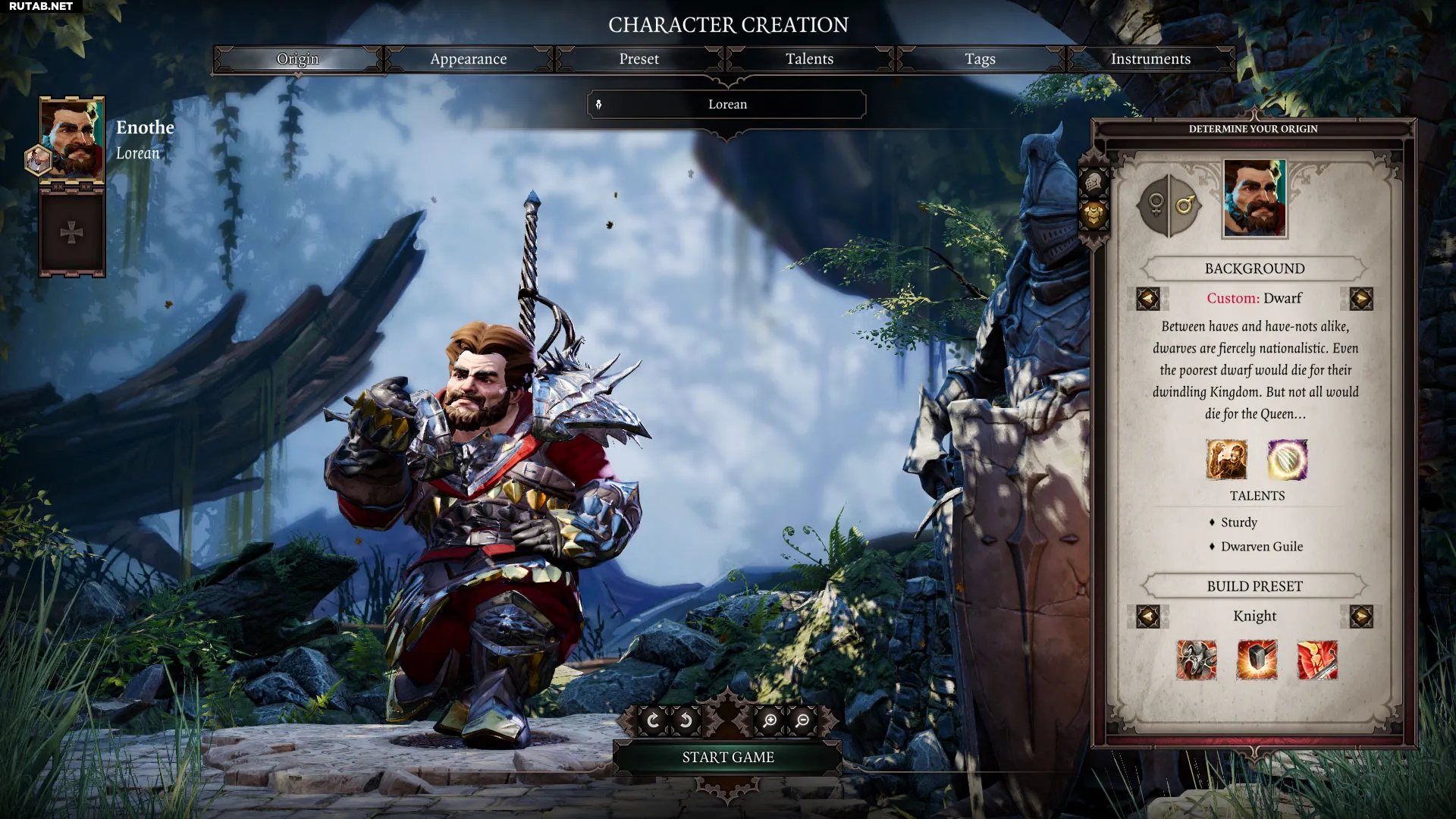Viewport: 1456px width, 819px height.
Task: Choose the male gender symbol
Action: [1185, 205]
